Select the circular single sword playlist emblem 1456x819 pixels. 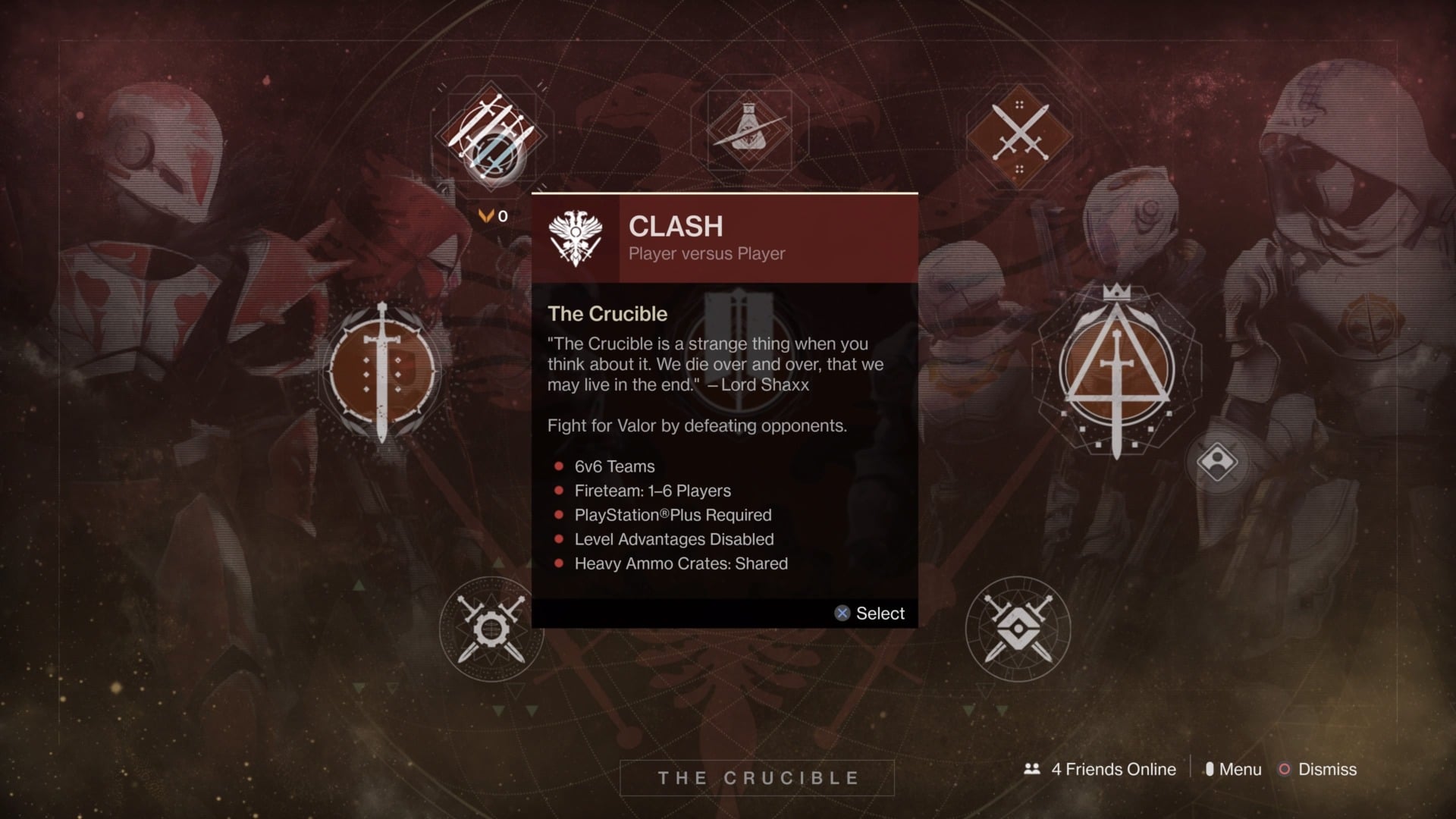click(381, 372)
